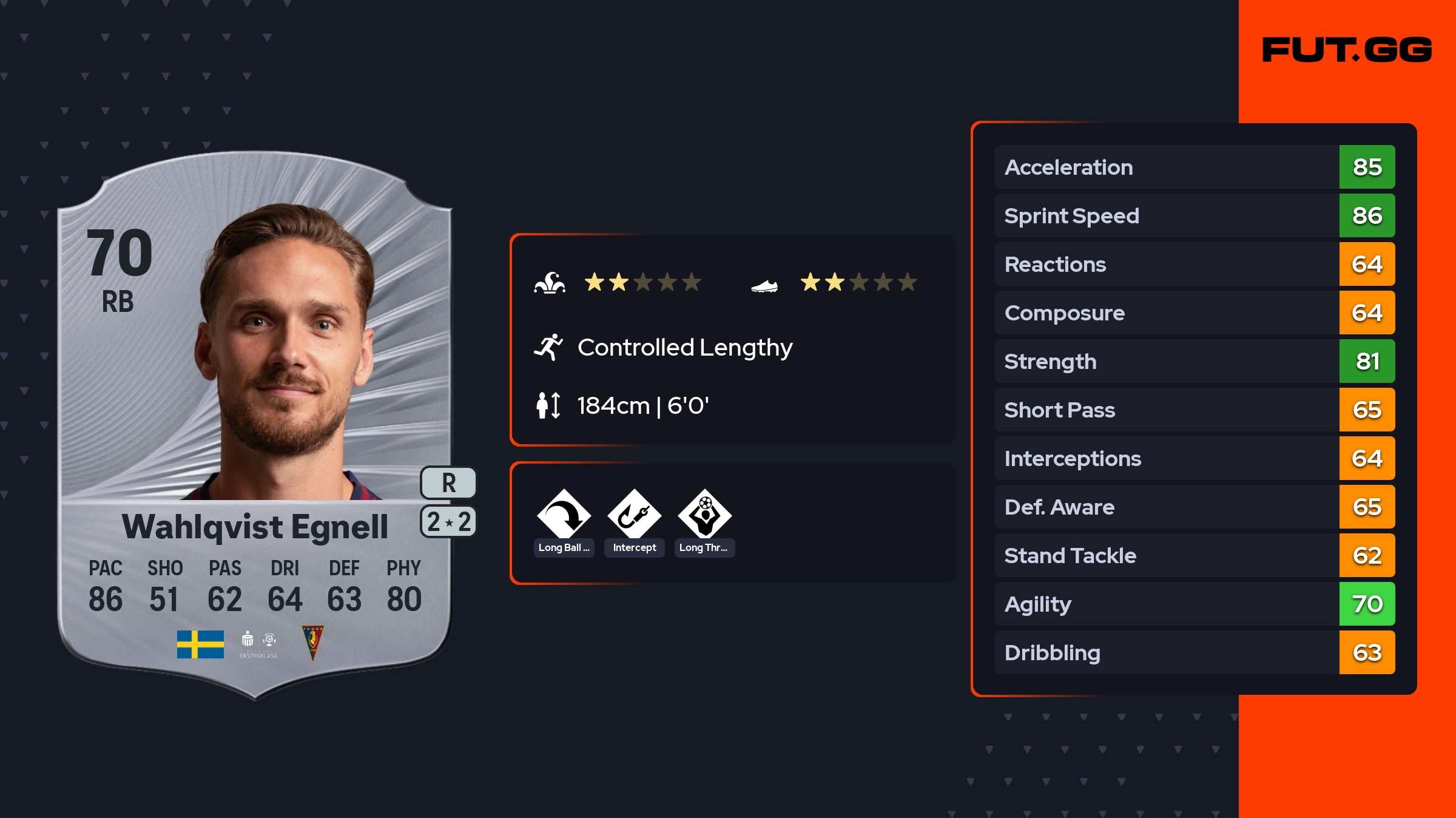The image size is (1456, 818).
Task: Click the Sweden flag on the card
Action: pyautogui.click(x=200, y=644)
